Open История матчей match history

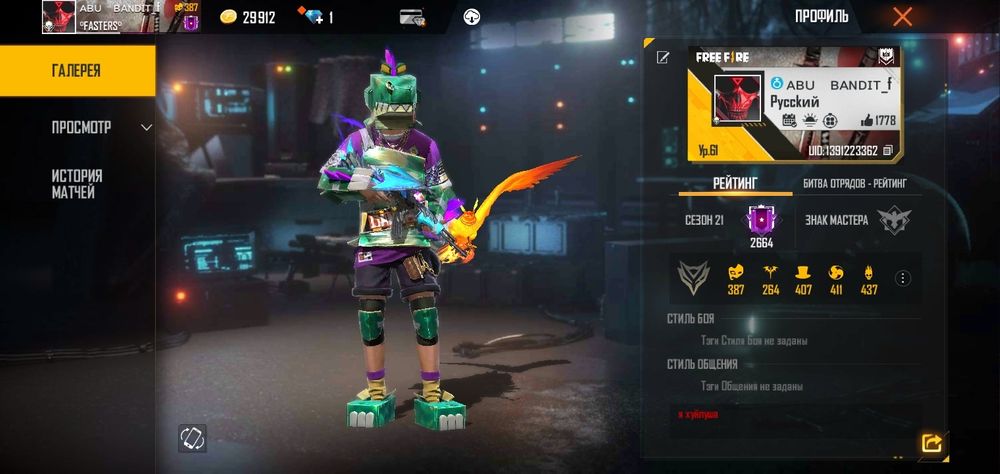76,183
